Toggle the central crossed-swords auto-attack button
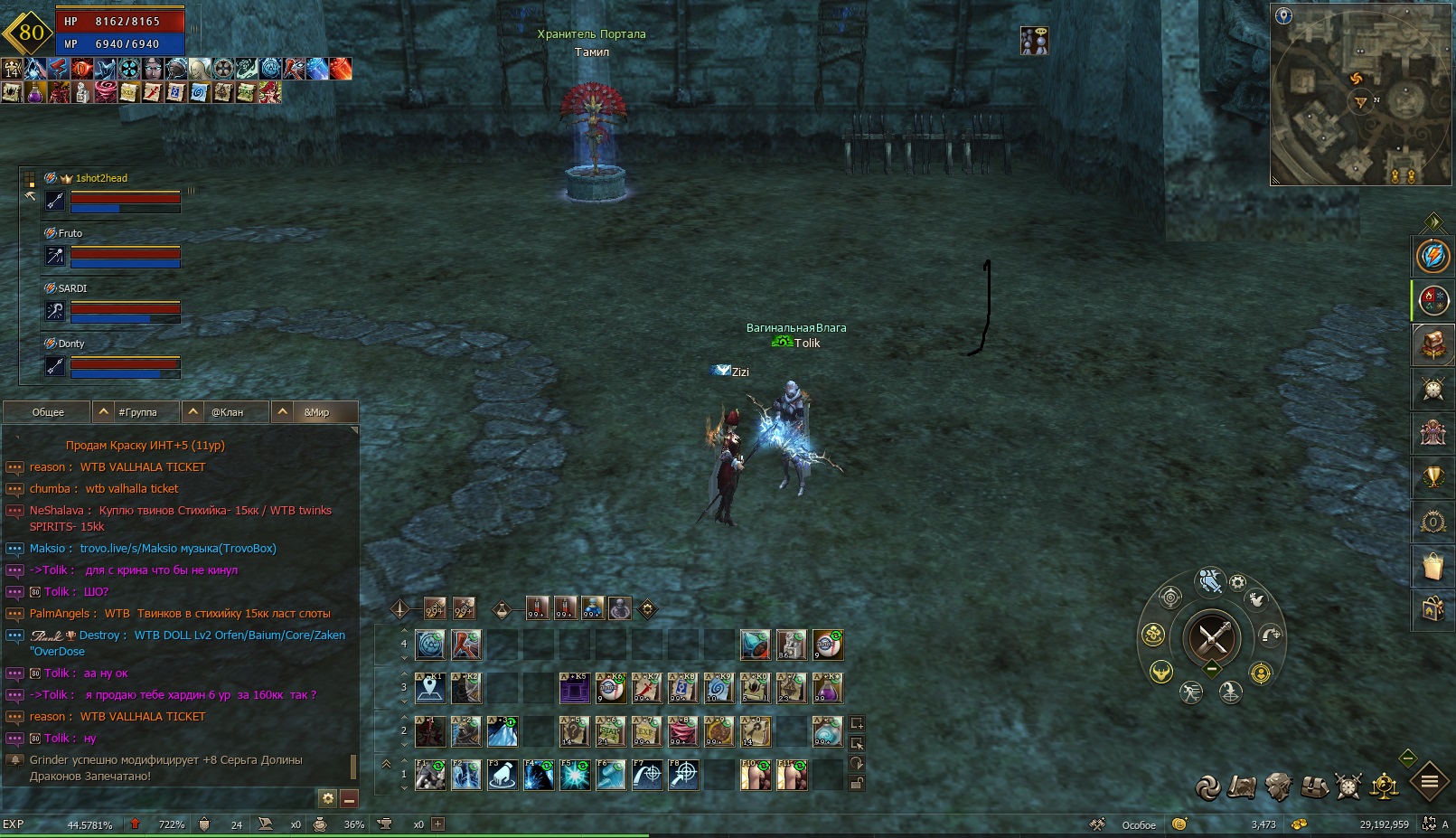 tap(1211, 638)
